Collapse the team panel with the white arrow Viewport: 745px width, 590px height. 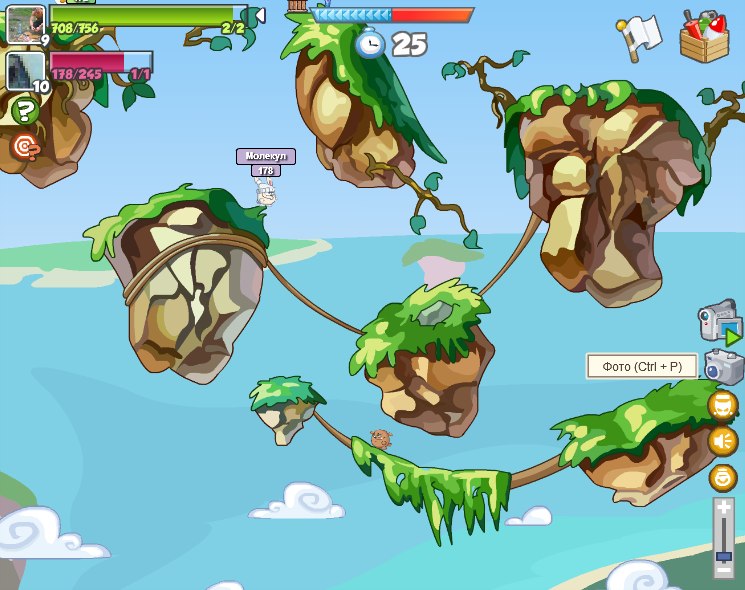(x=258, y=16)
